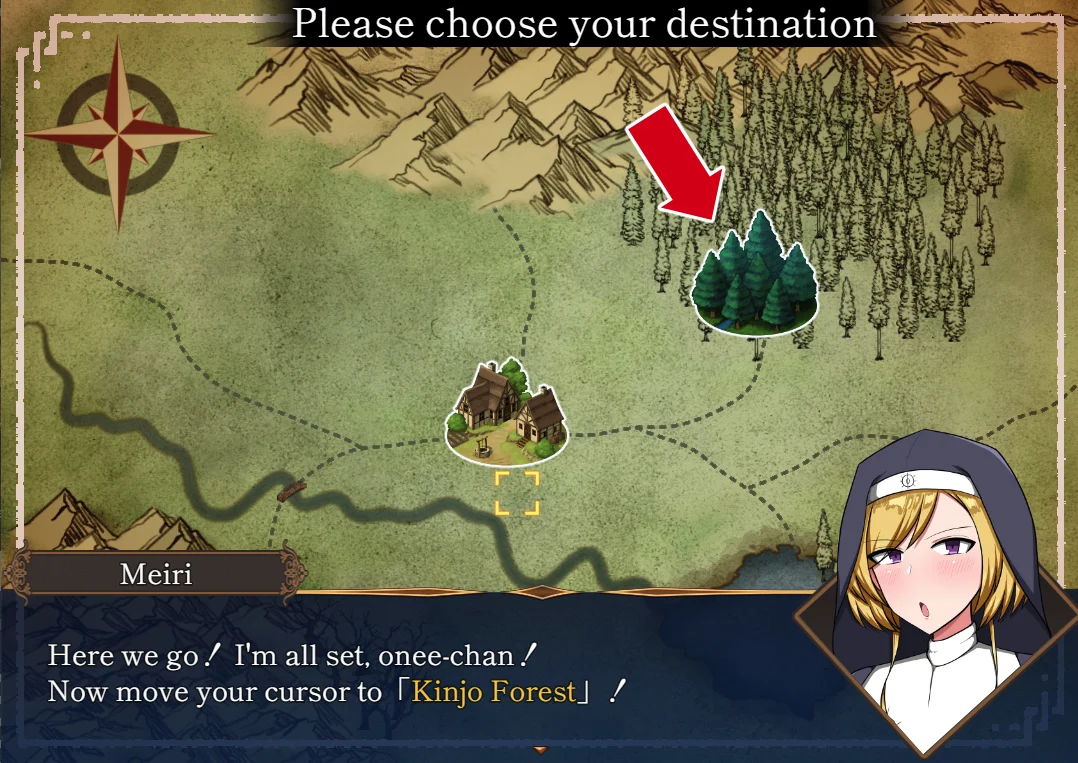Select the Kinjo Forest destination marker

tap(755, 277)
